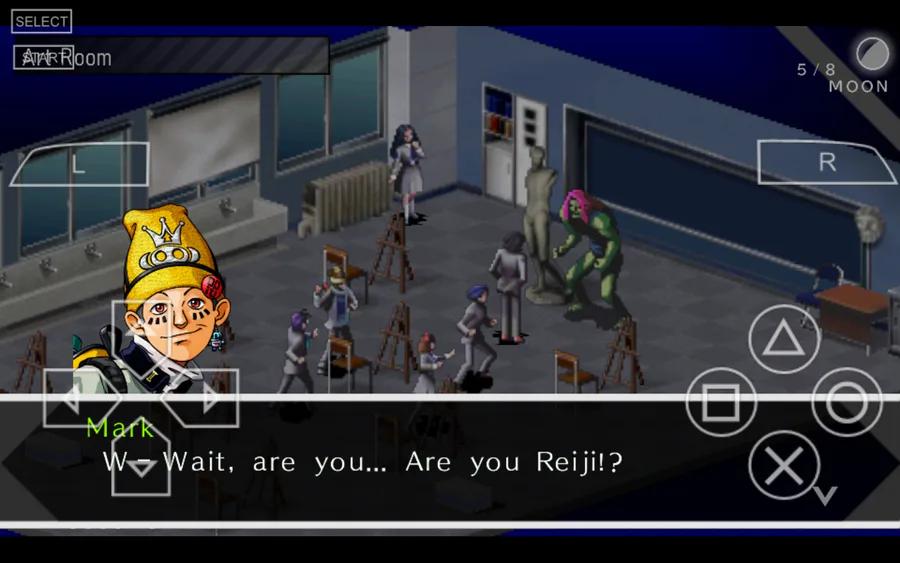Tap the on-screen Square button

point(721,402)
